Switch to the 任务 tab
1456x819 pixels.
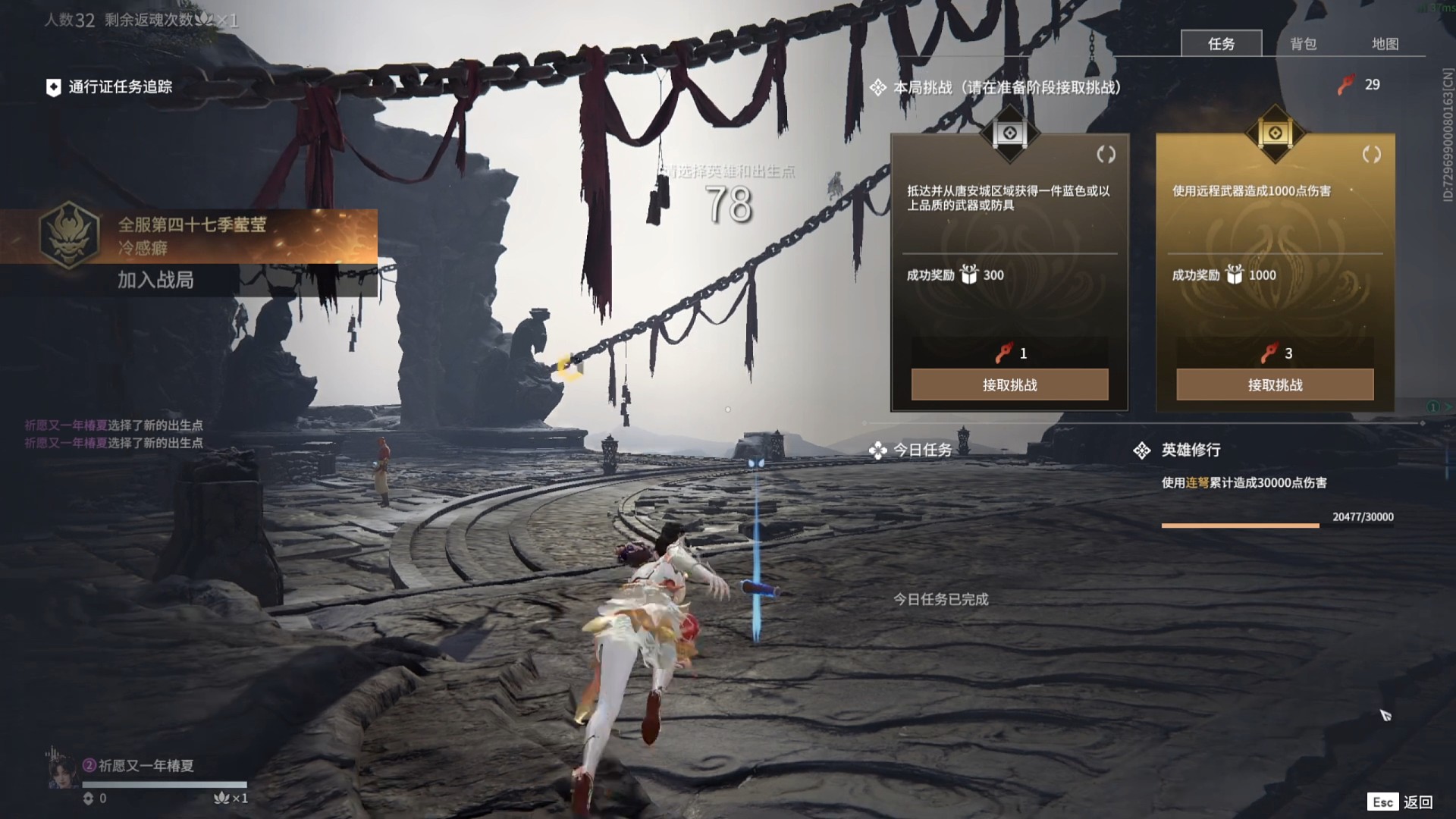point(1221,44)
